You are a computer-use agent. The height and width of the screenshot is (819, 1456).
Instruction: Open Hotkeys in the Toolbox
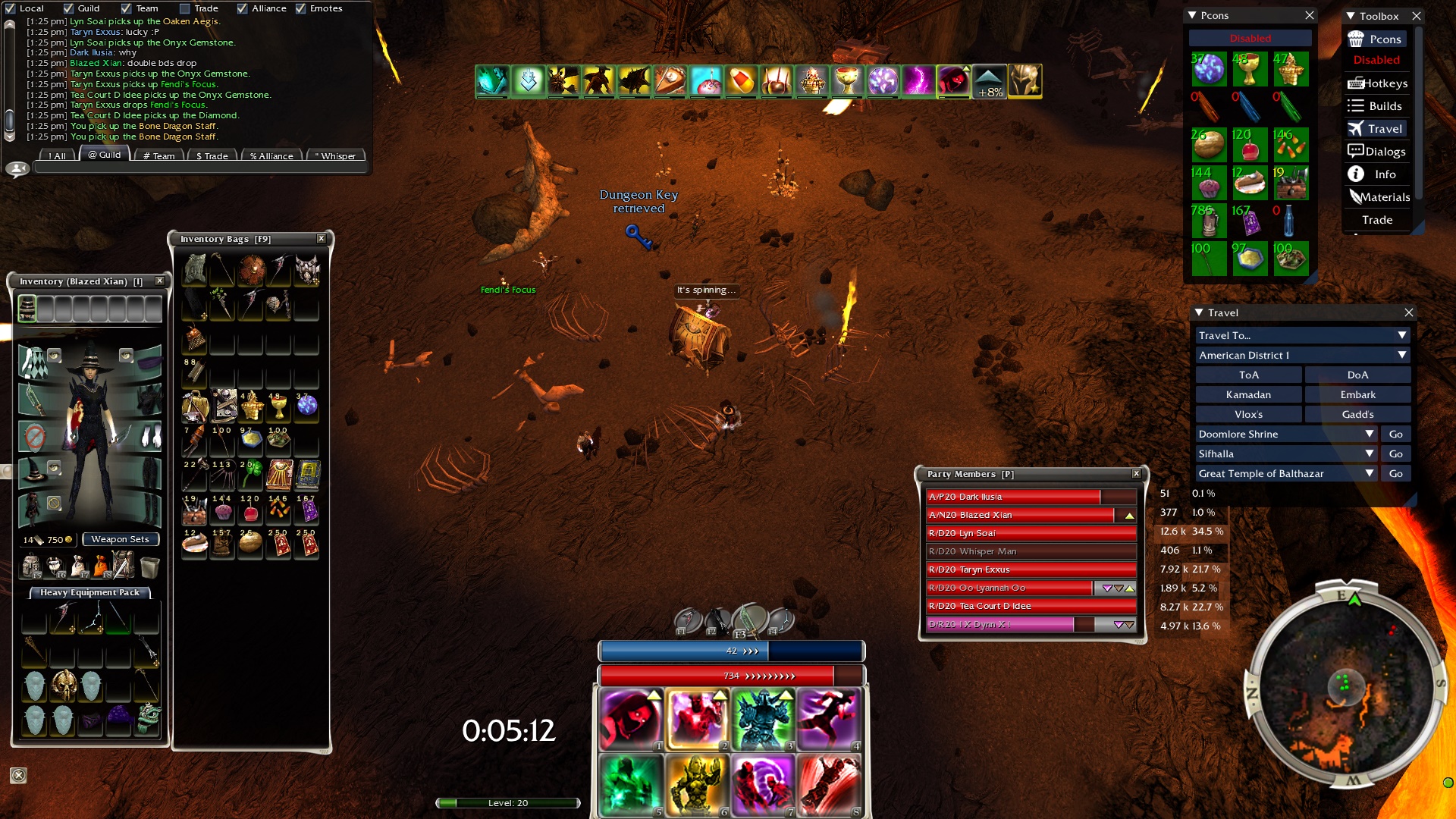[1377, 83]
